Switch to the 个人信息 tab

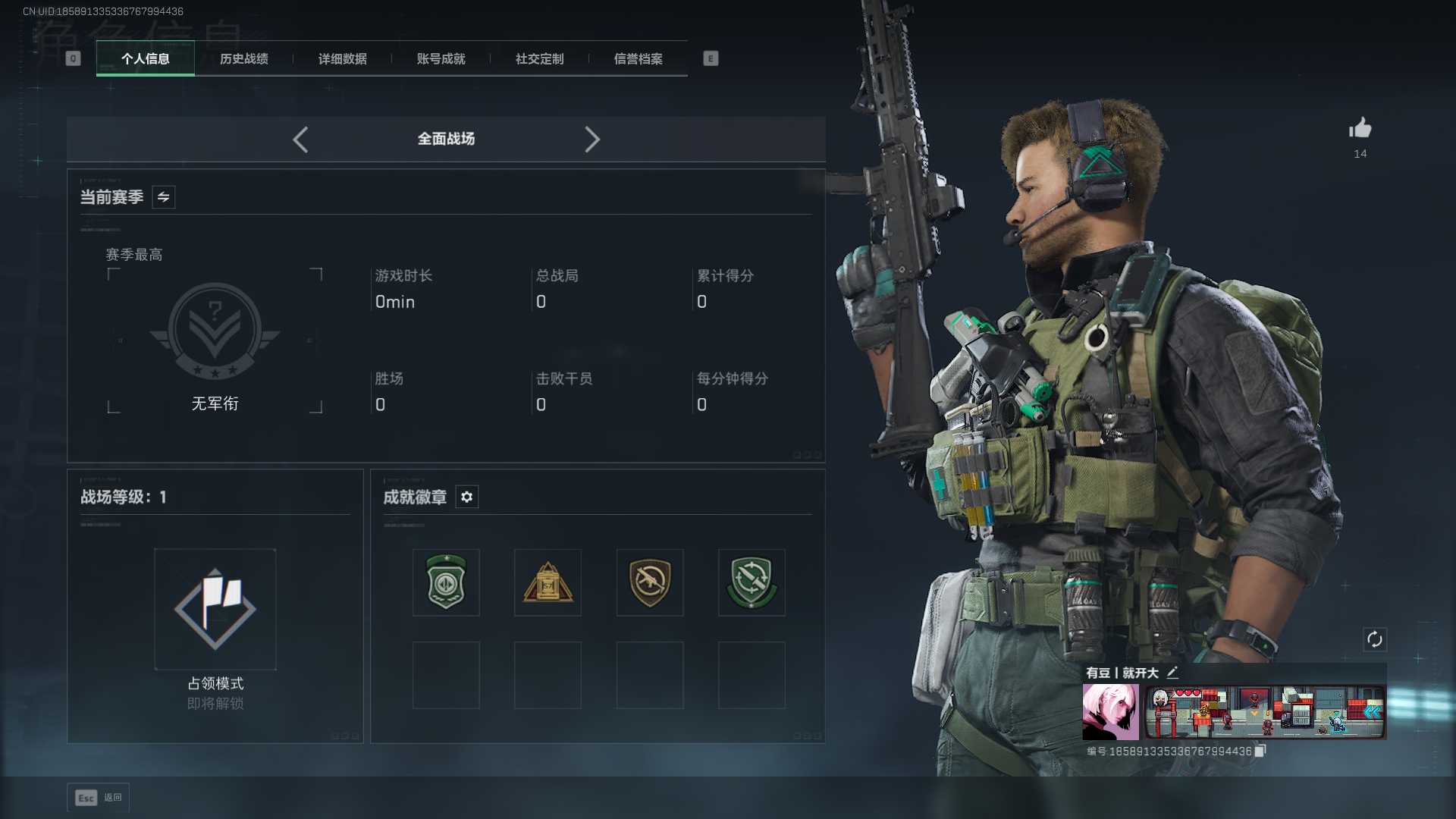[x=145, y=58]
